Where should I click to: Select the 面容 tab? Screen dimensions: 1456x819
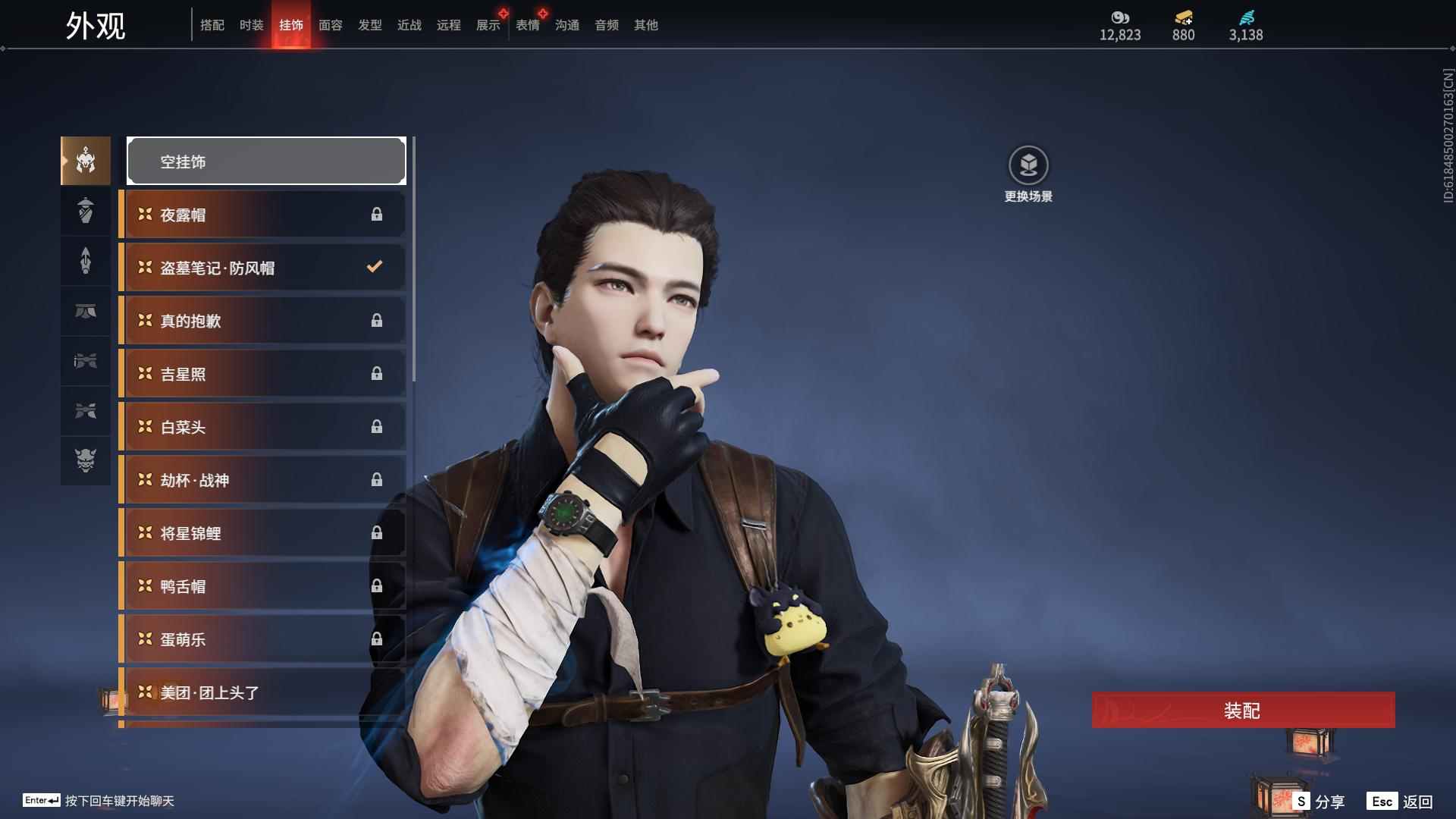[330, 25]
